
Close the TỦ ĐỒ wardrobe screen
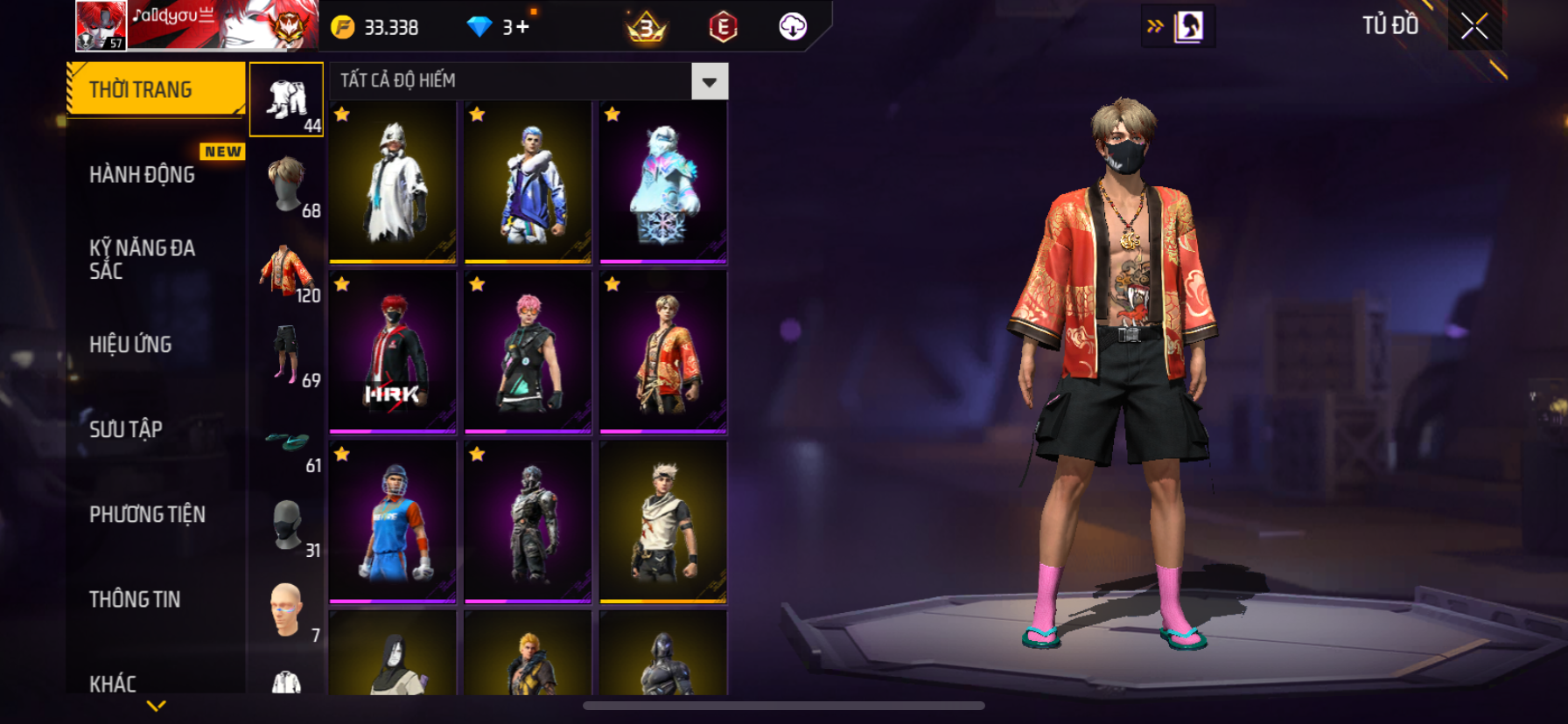[1474, 26]
